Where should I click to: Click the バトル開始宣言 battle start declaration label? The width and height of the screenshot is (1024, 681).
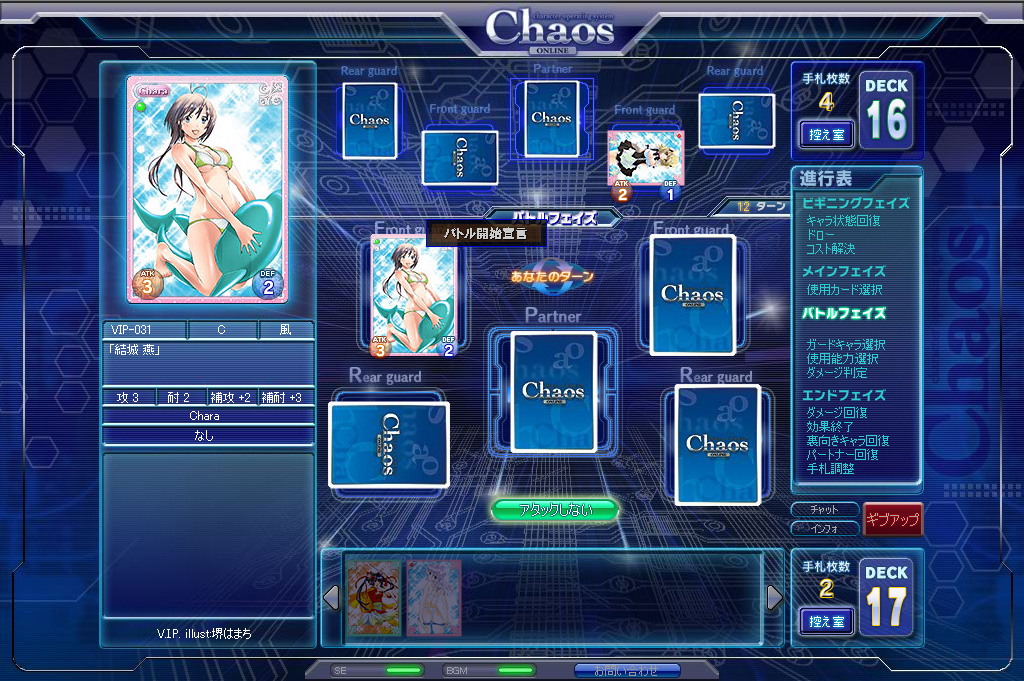tap(487, 234)
